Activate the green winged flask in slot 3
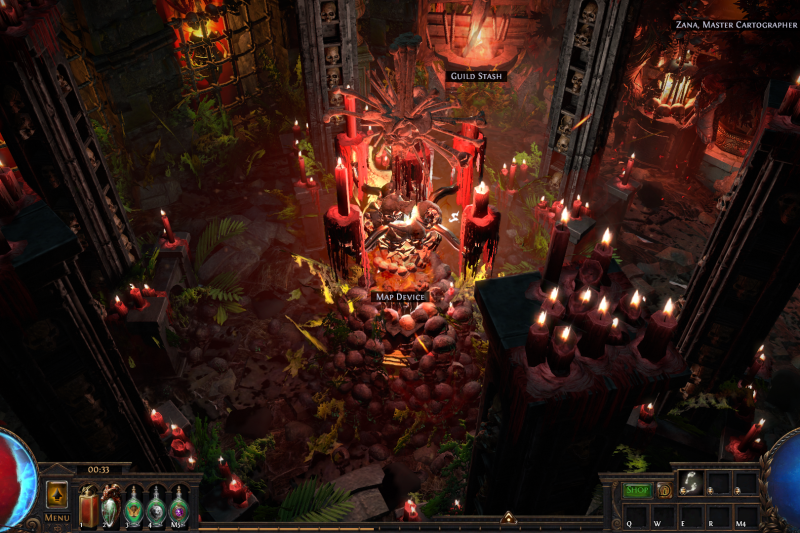This screenshot has height=533, width=800. click(134, 503)
